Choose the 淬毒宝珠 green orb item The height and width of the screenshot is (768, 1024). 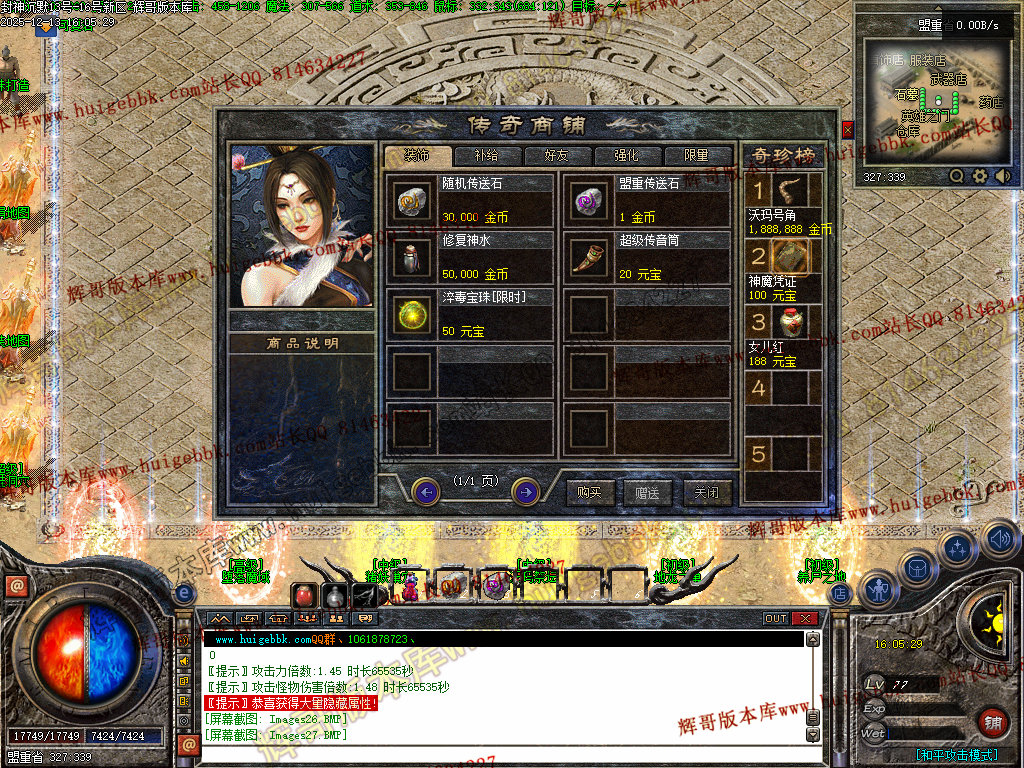pos(410,314)
